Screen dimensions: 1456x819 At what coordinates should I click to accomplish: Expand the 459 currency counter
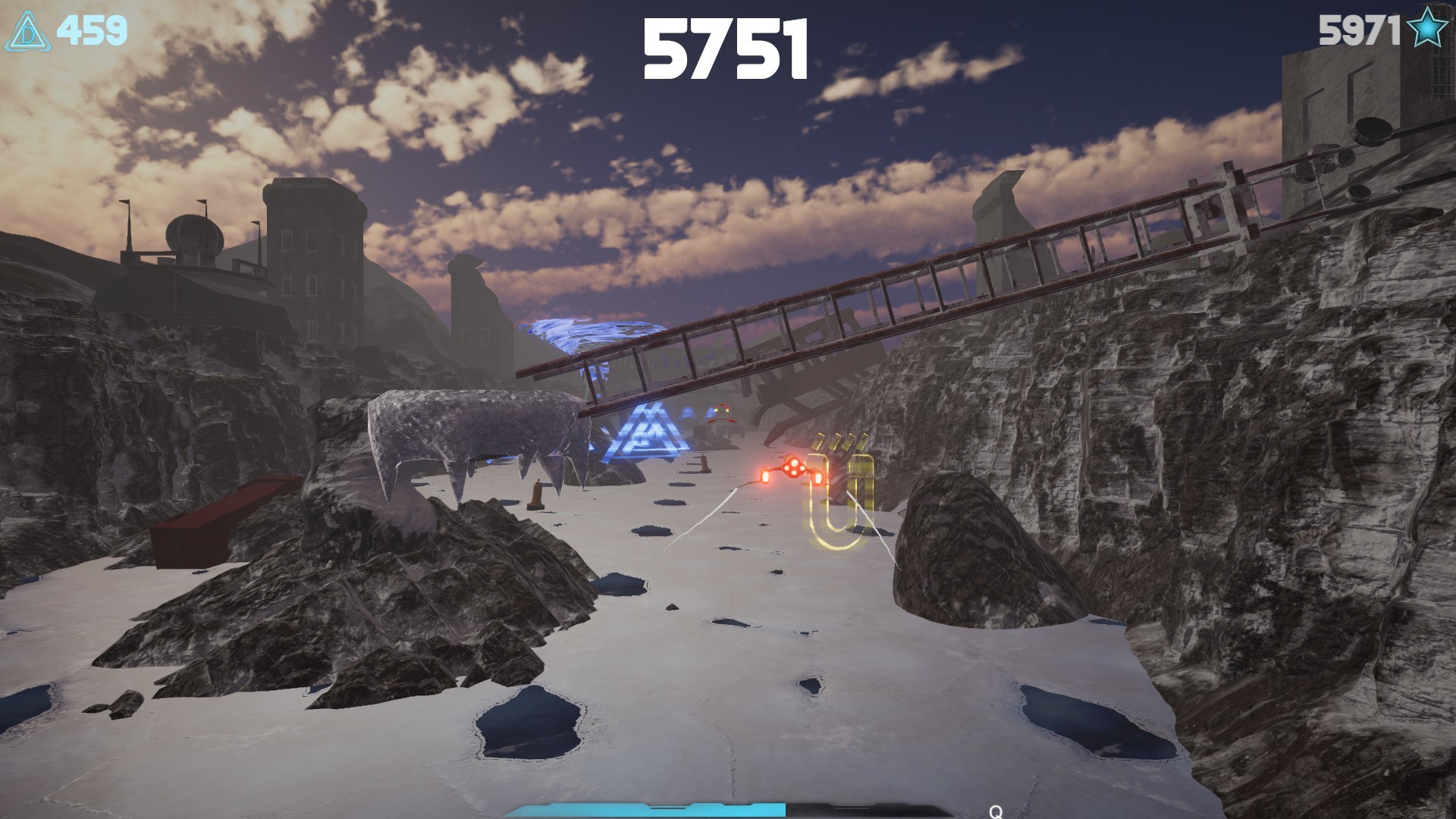[91, 29]
